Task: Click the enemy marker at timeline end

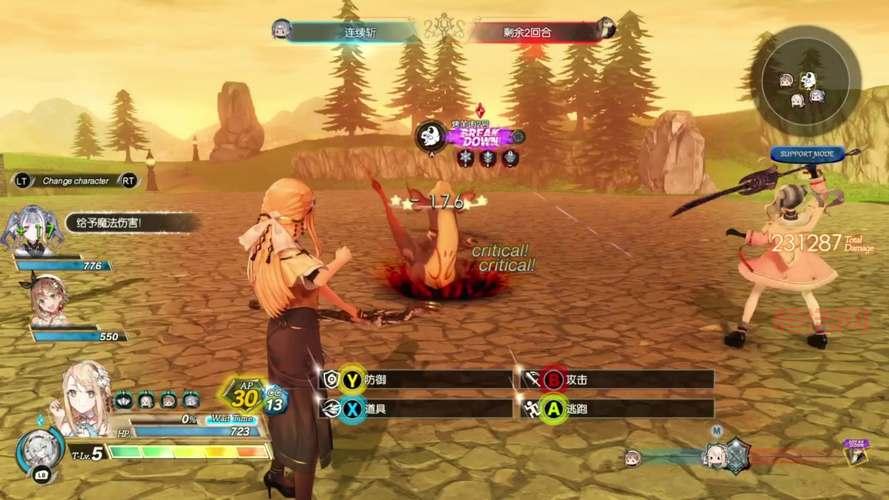Action: click(856, 452)
